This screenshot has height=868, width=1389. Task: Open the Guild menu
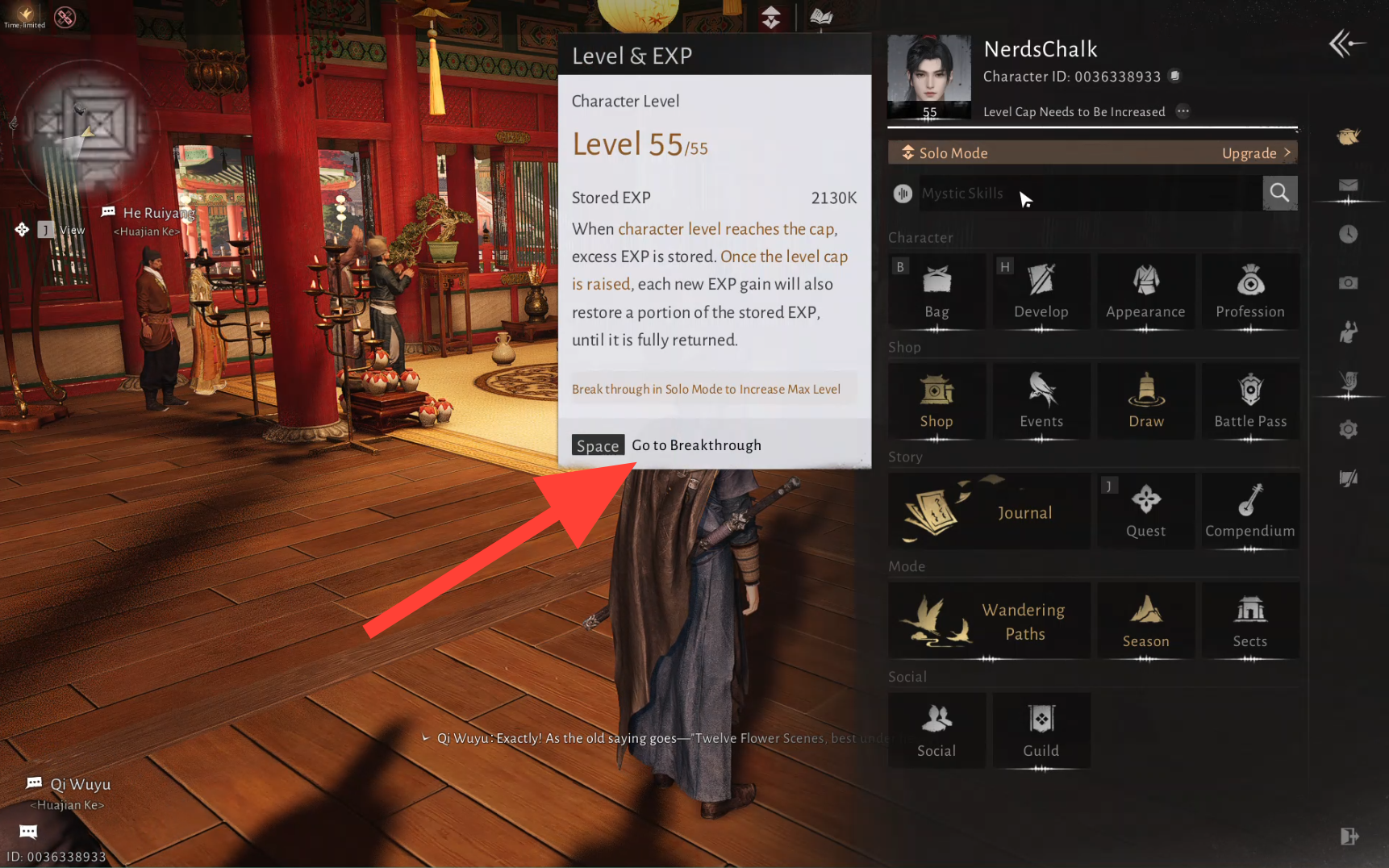click(1041, 731)
